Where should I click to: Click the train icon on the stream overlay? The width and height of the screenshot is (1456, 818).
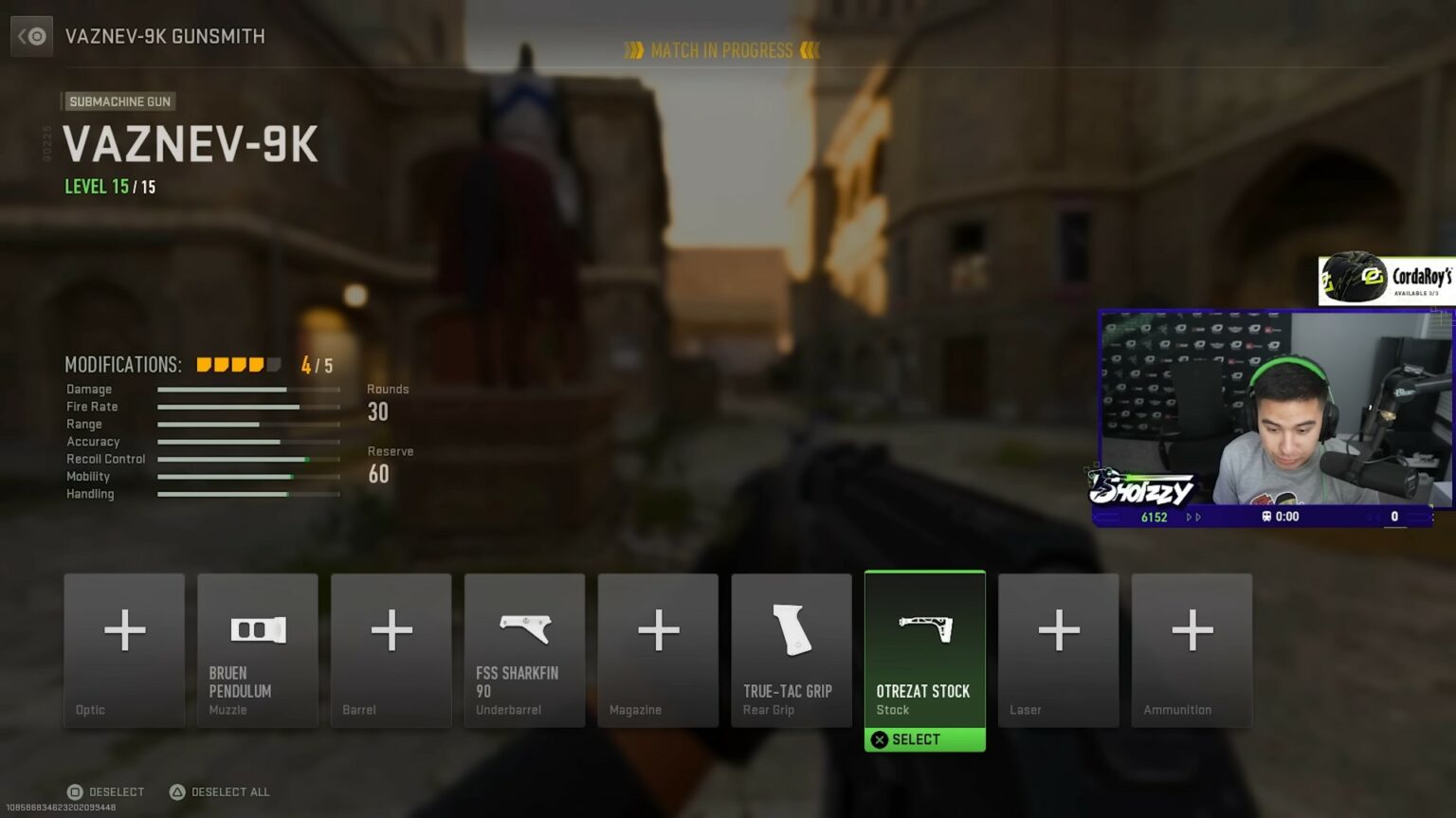1266,517
